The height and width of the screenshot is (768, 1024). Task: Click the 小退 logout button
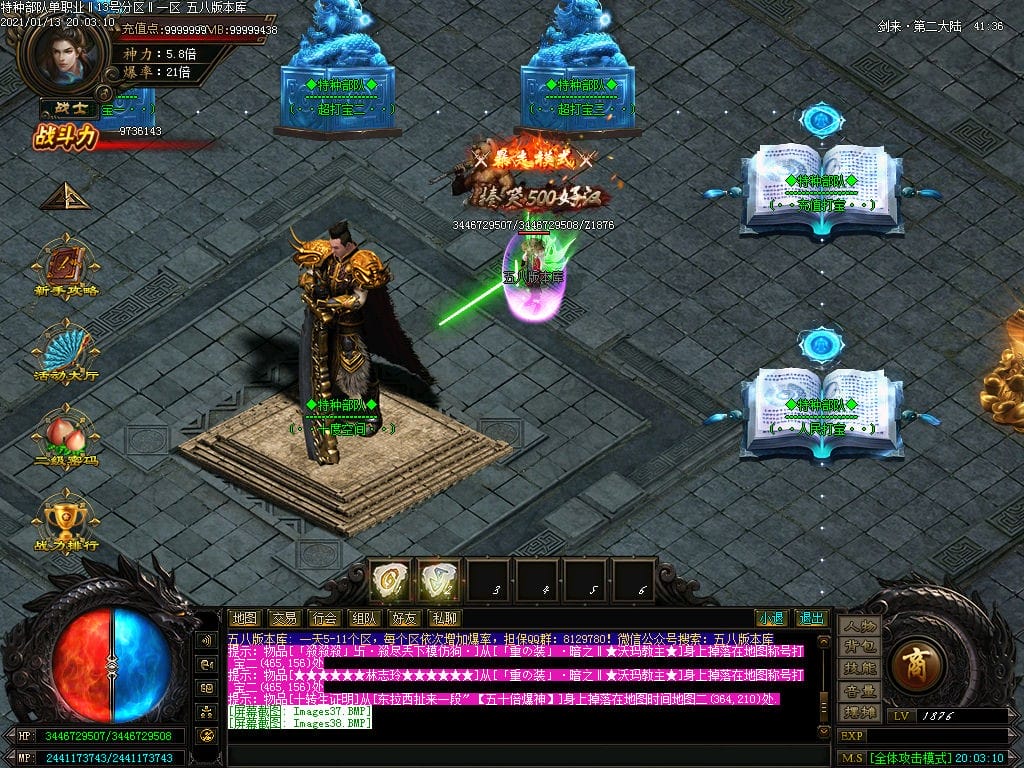(x=771, y=618)
